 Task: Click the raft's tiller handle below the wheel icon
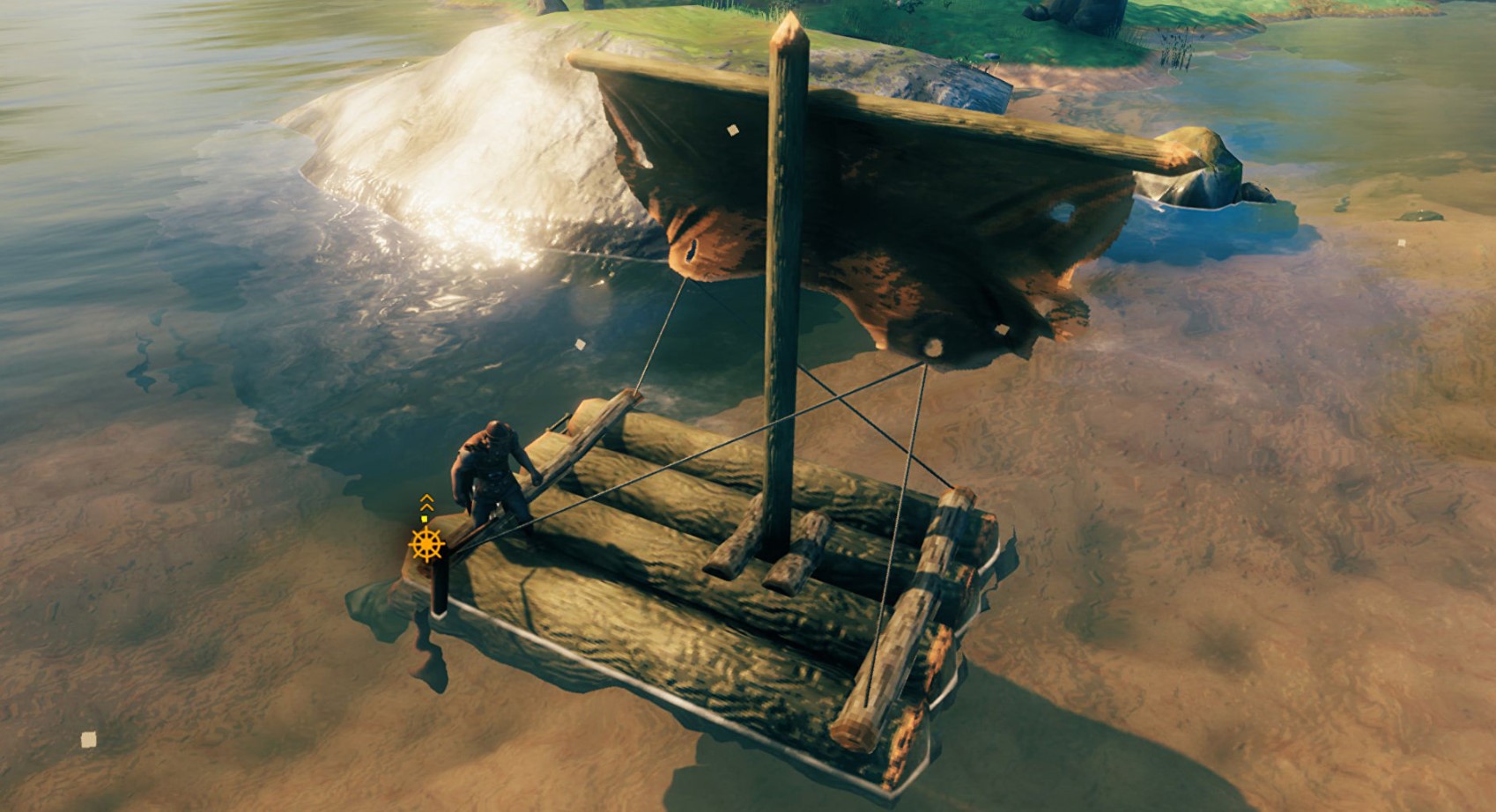coord(441,586)
